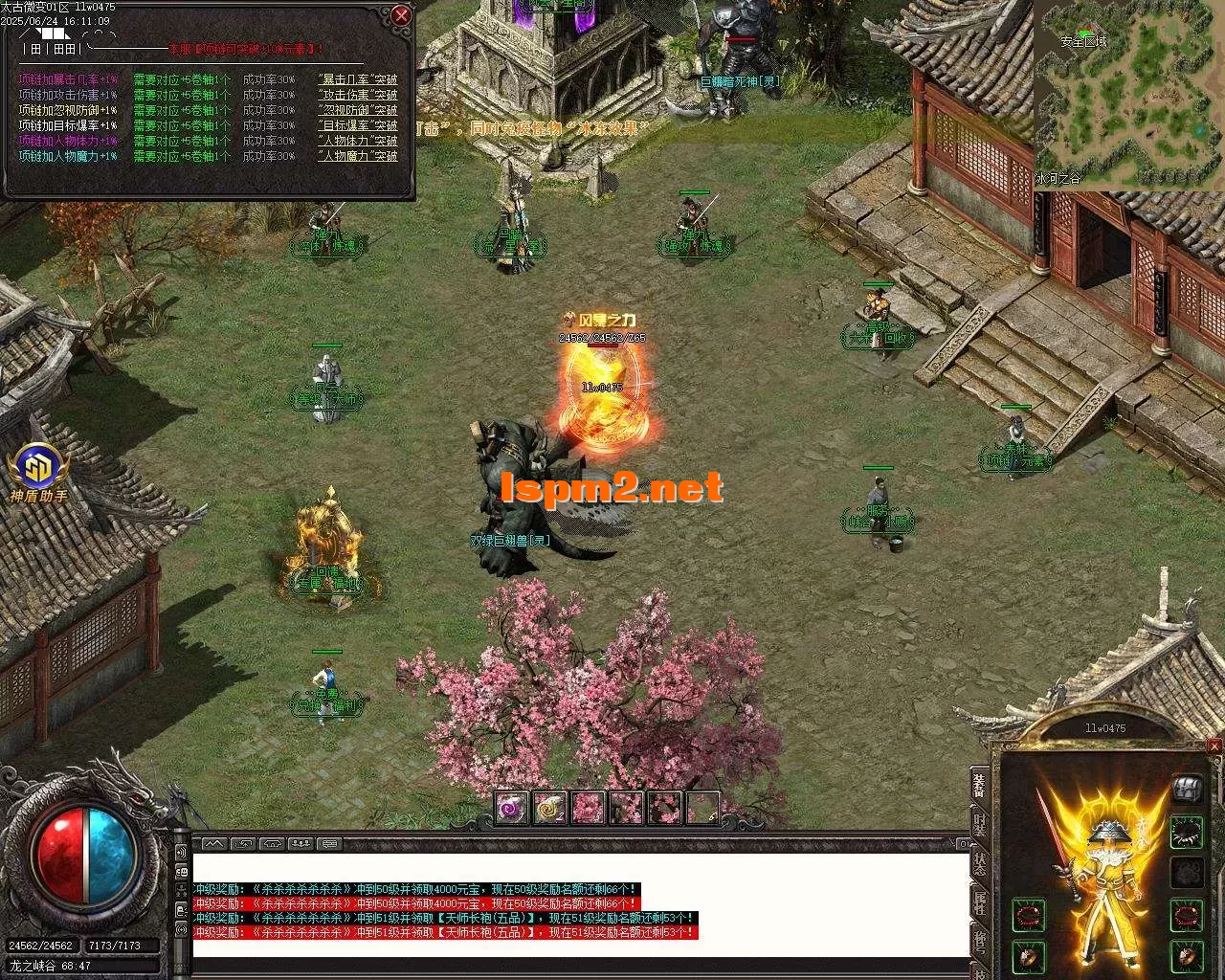Viewport: 1225px width, 980px height.
Task: Open the minimap of the safe zone
Action: click(x=1129, y=94)
